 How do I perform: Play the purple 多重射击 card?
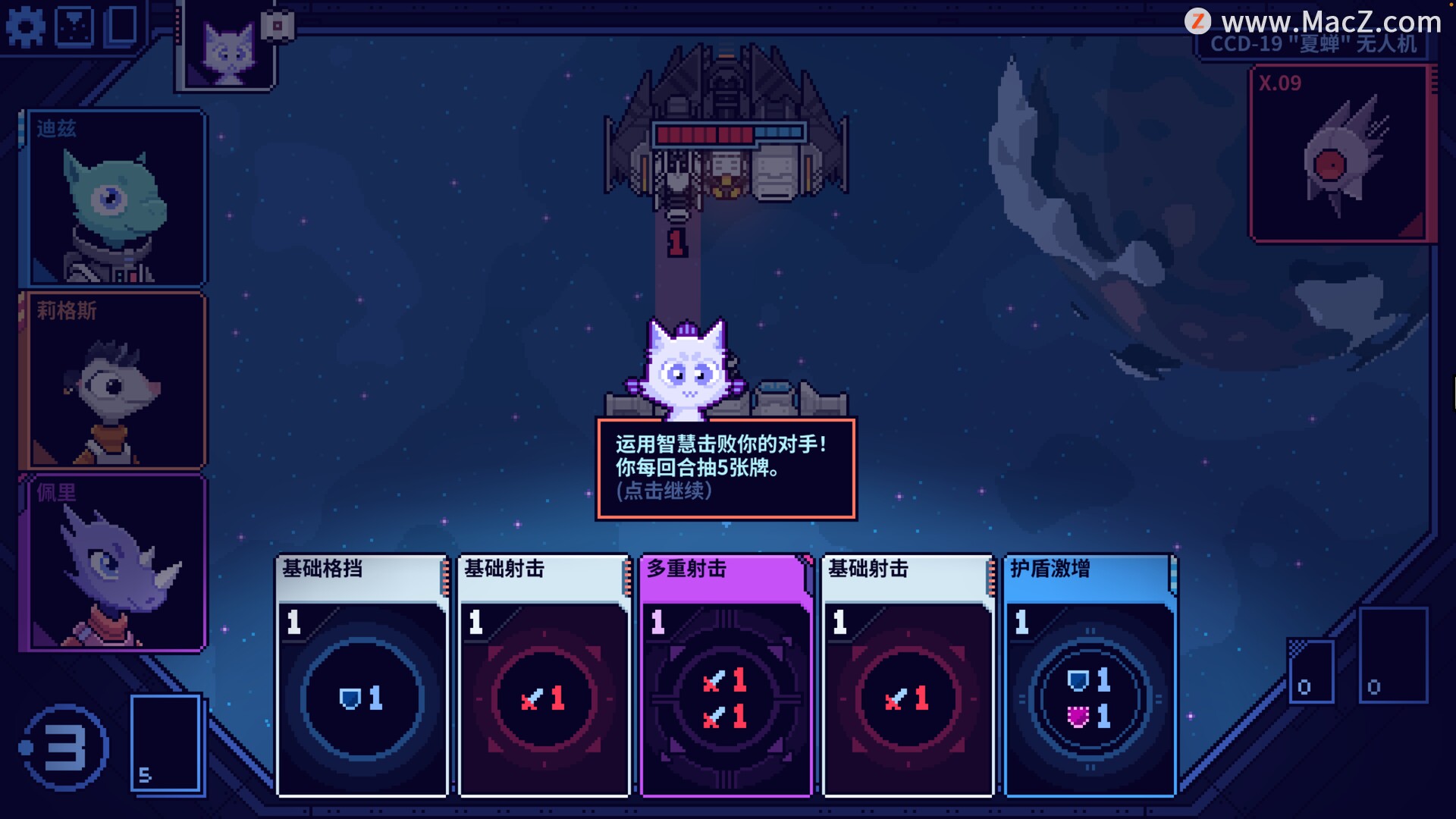726,675
